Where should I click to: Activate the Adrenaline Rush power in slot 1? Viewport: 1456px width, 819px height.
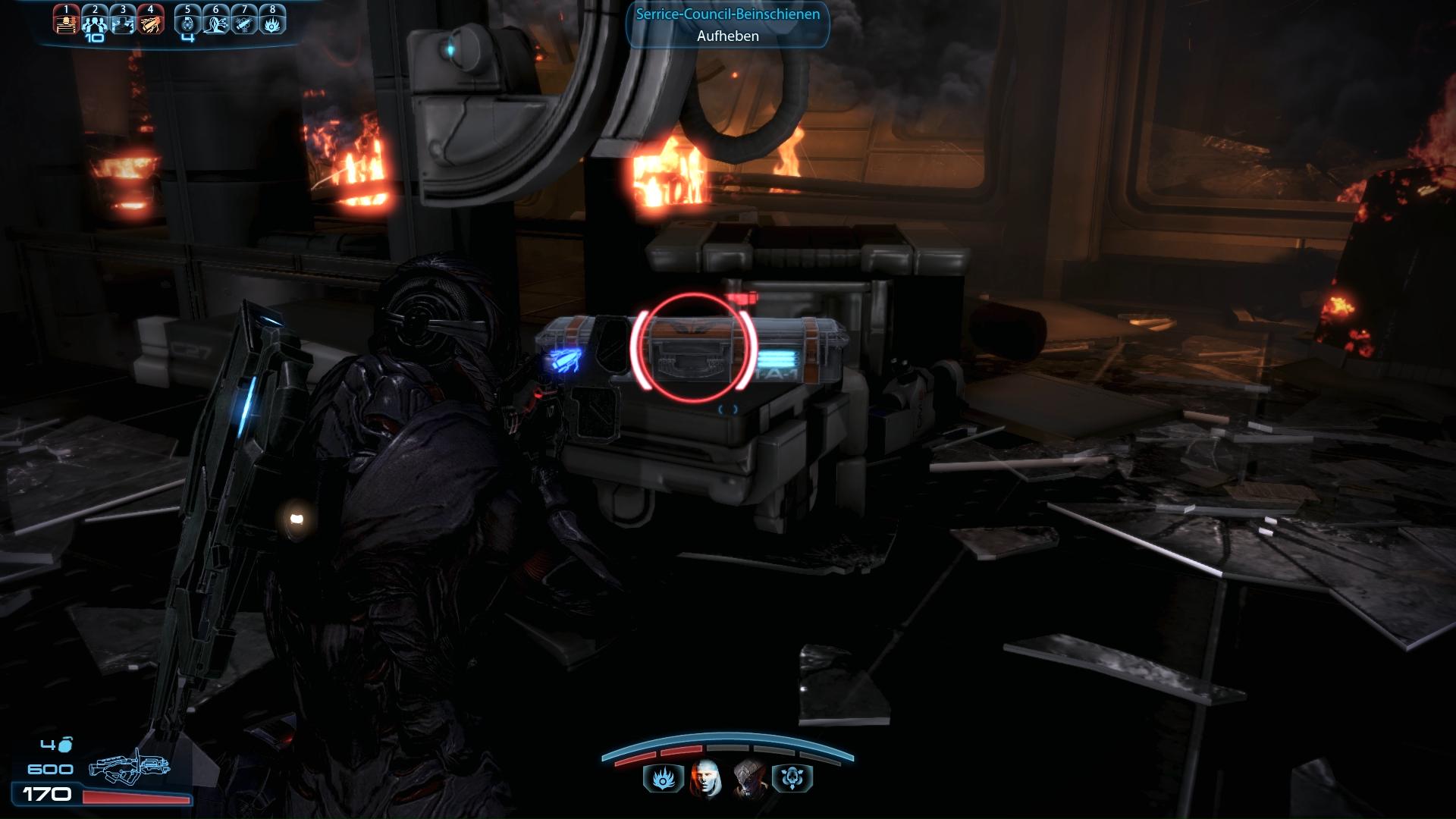pos(66,21)
